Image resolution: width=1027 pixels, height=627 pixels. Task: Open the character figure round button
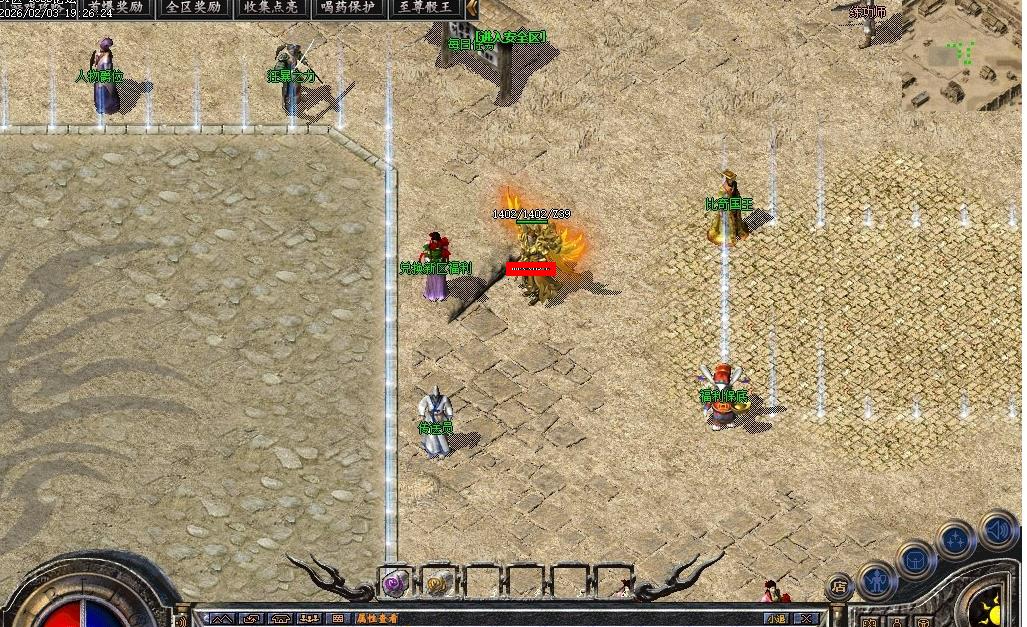pos(877,580)
